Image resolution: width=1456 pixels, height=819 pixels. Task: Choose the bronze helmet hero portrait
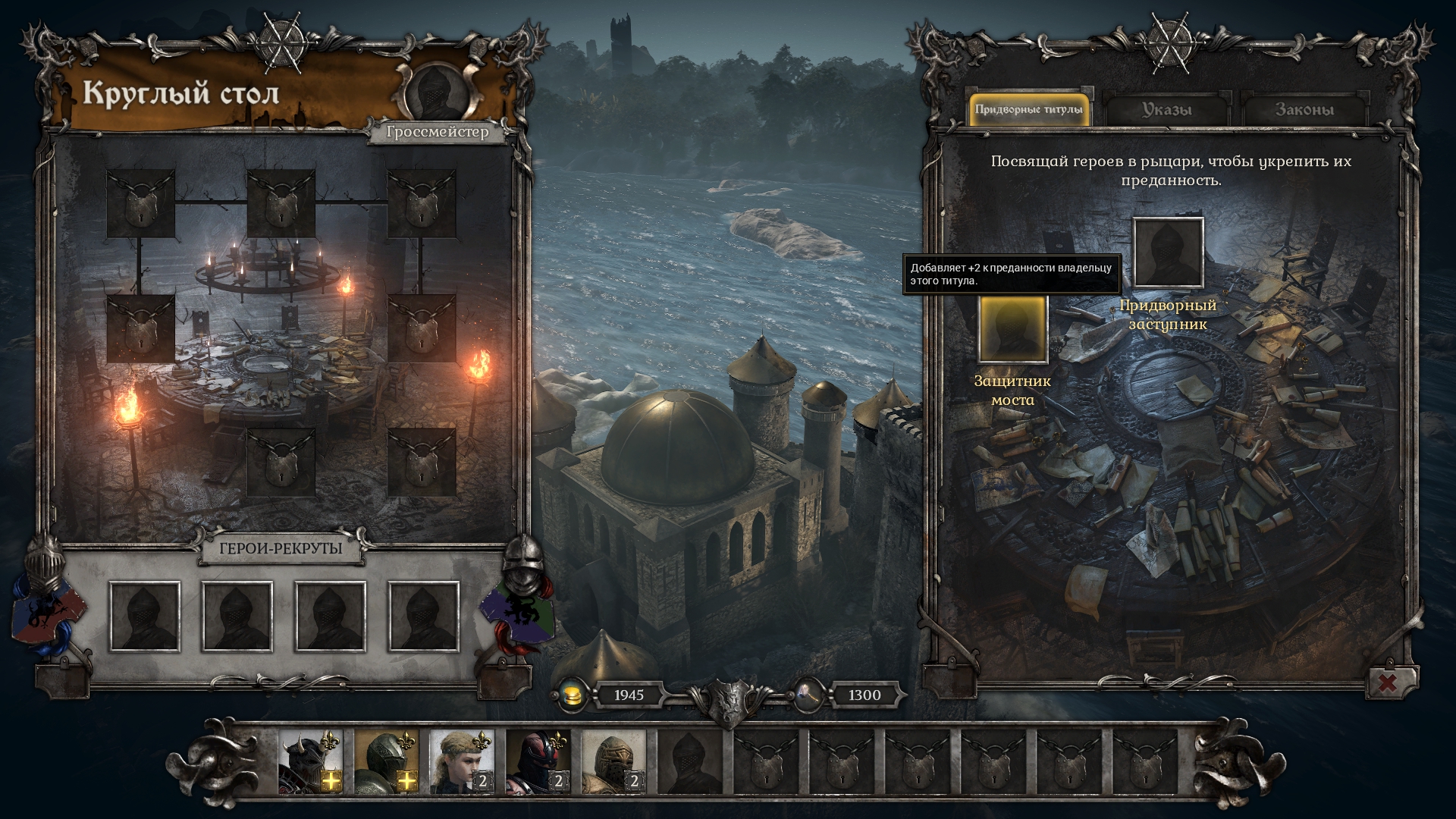click(x=613, y=761)
